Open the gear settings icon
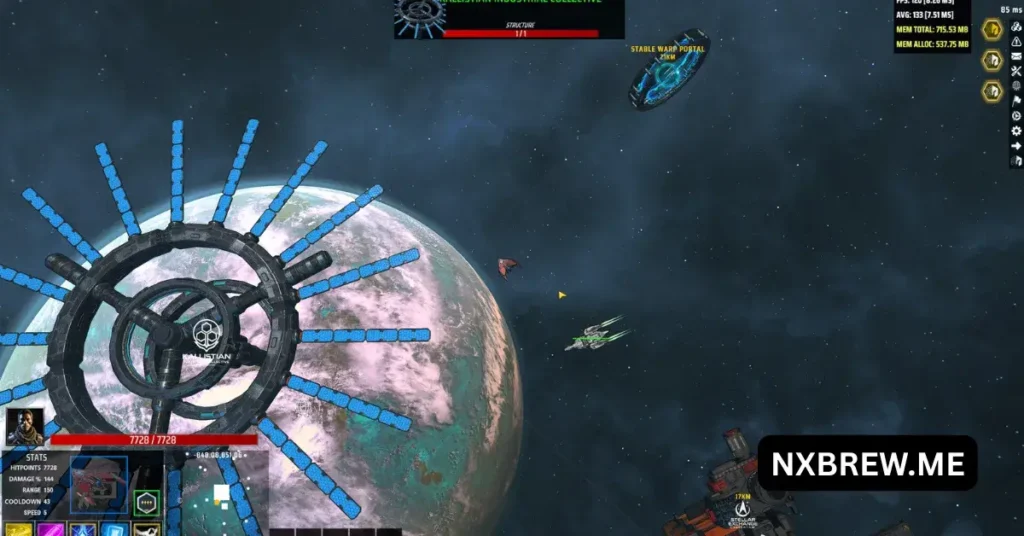 1017,130
